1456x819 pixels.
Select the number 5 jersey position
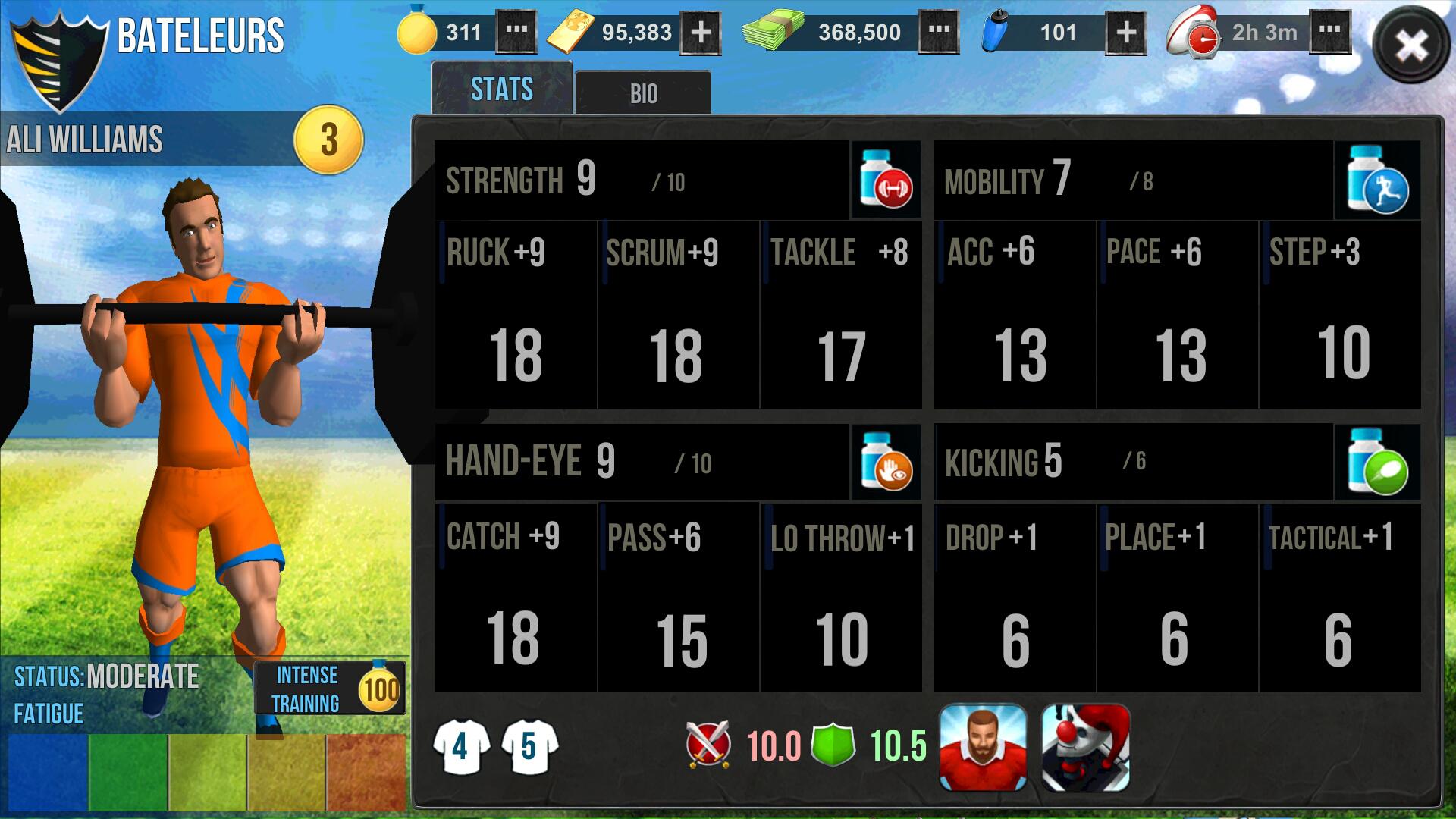click(x=529, y=747)
